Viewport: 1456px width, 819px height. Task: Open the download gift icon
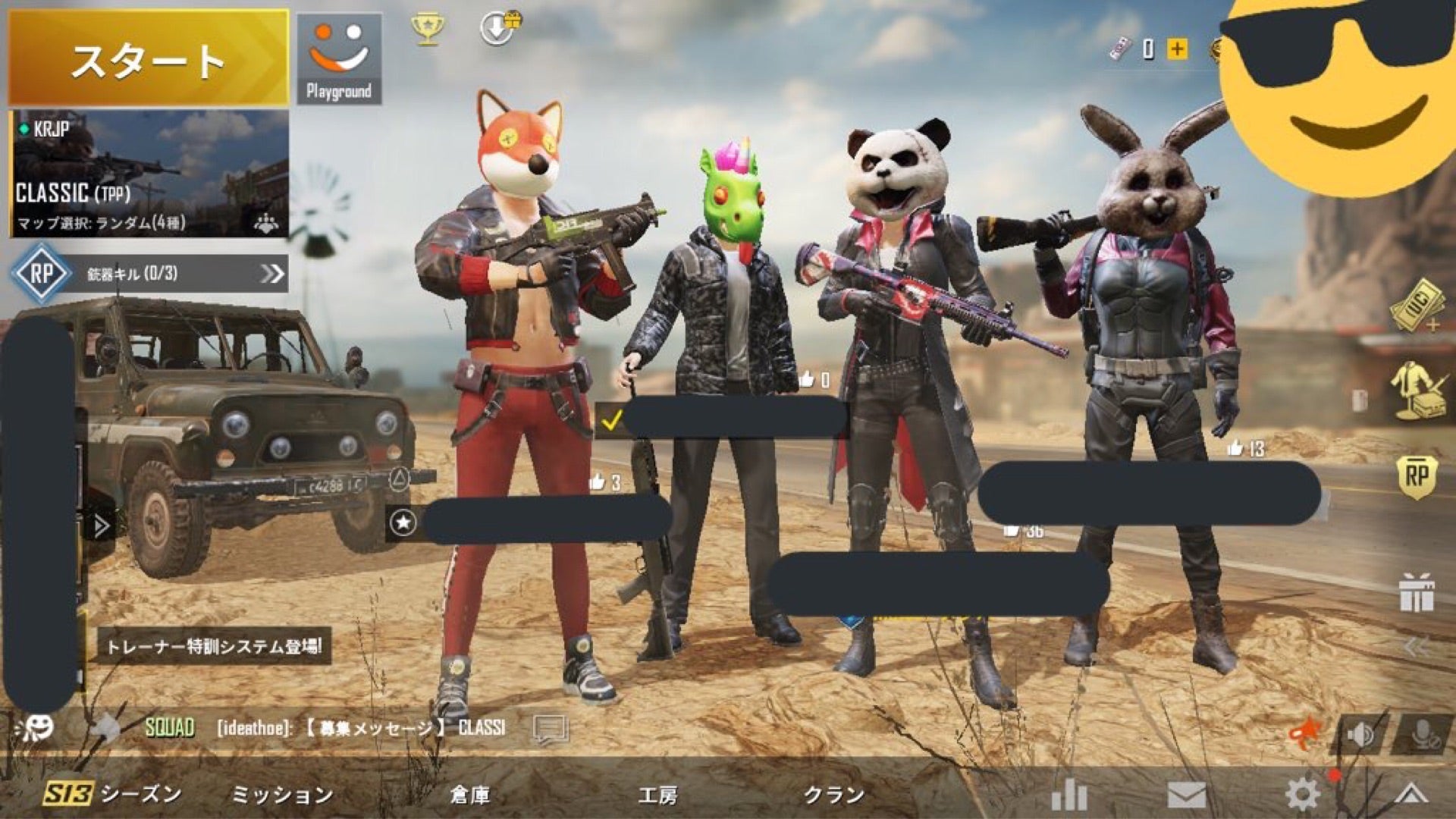coord(499,29)
